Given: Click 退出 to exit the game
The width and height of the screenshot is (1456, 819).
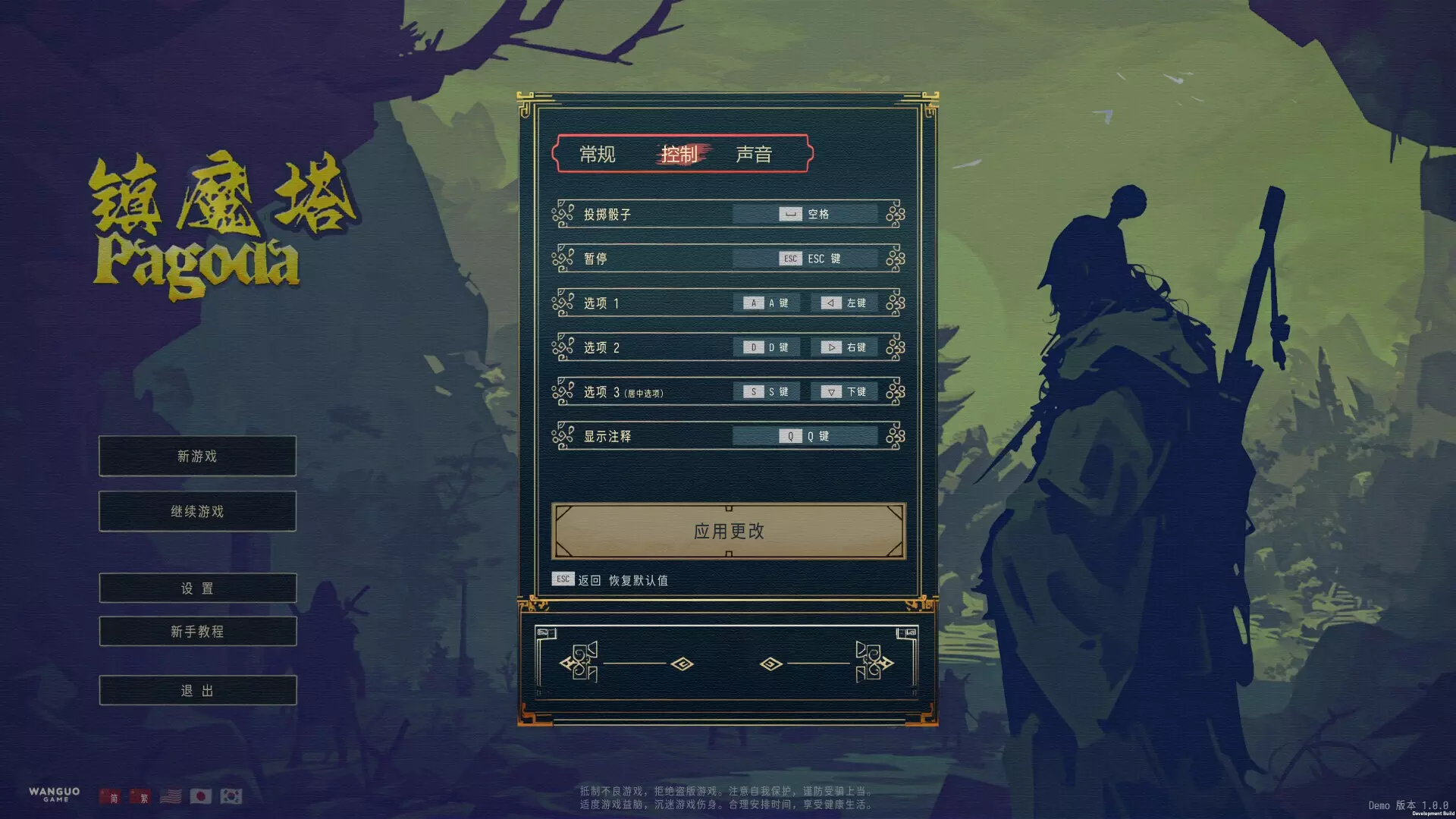Looking at the screenshot, I should (x=196, y=689).
